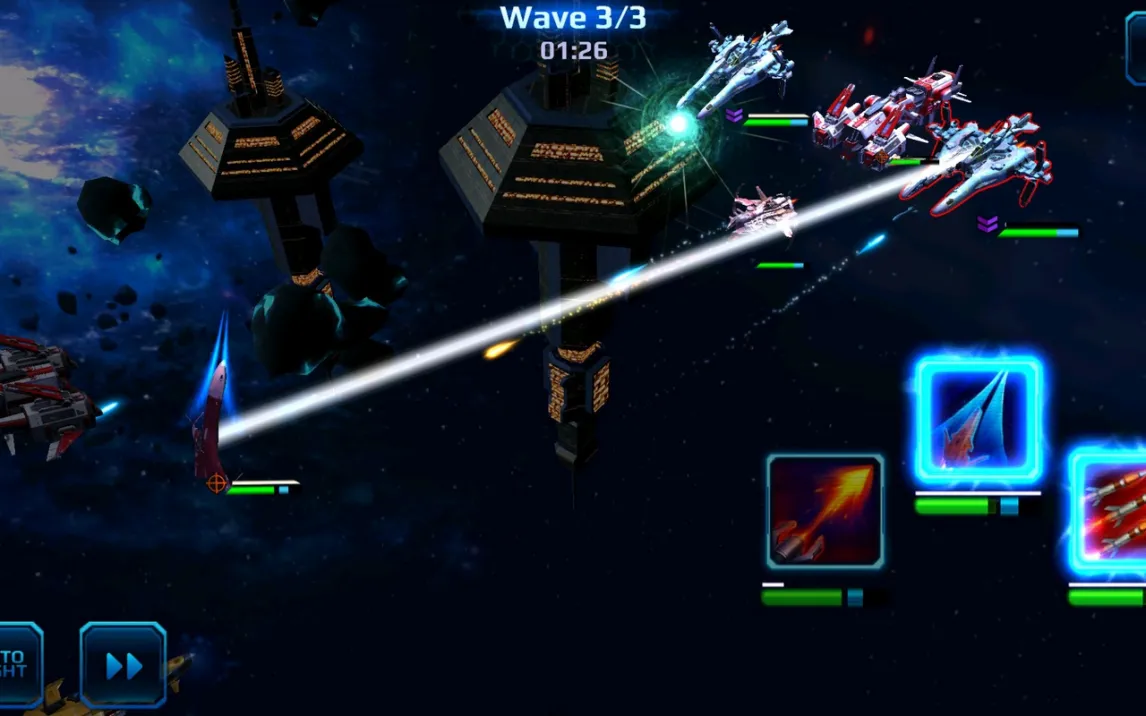Viewport: 1146px width, 716px height.
Task: Fire the missile barrage ability
Action: [1110, 512]
